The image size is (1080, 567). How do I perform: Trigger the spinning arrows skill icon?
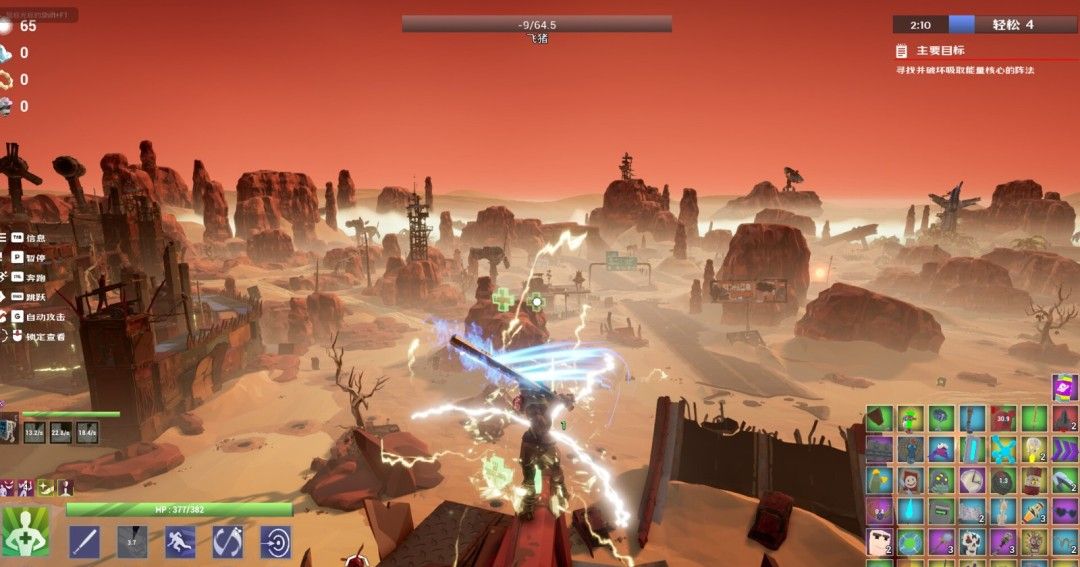(x=228, y=541)
